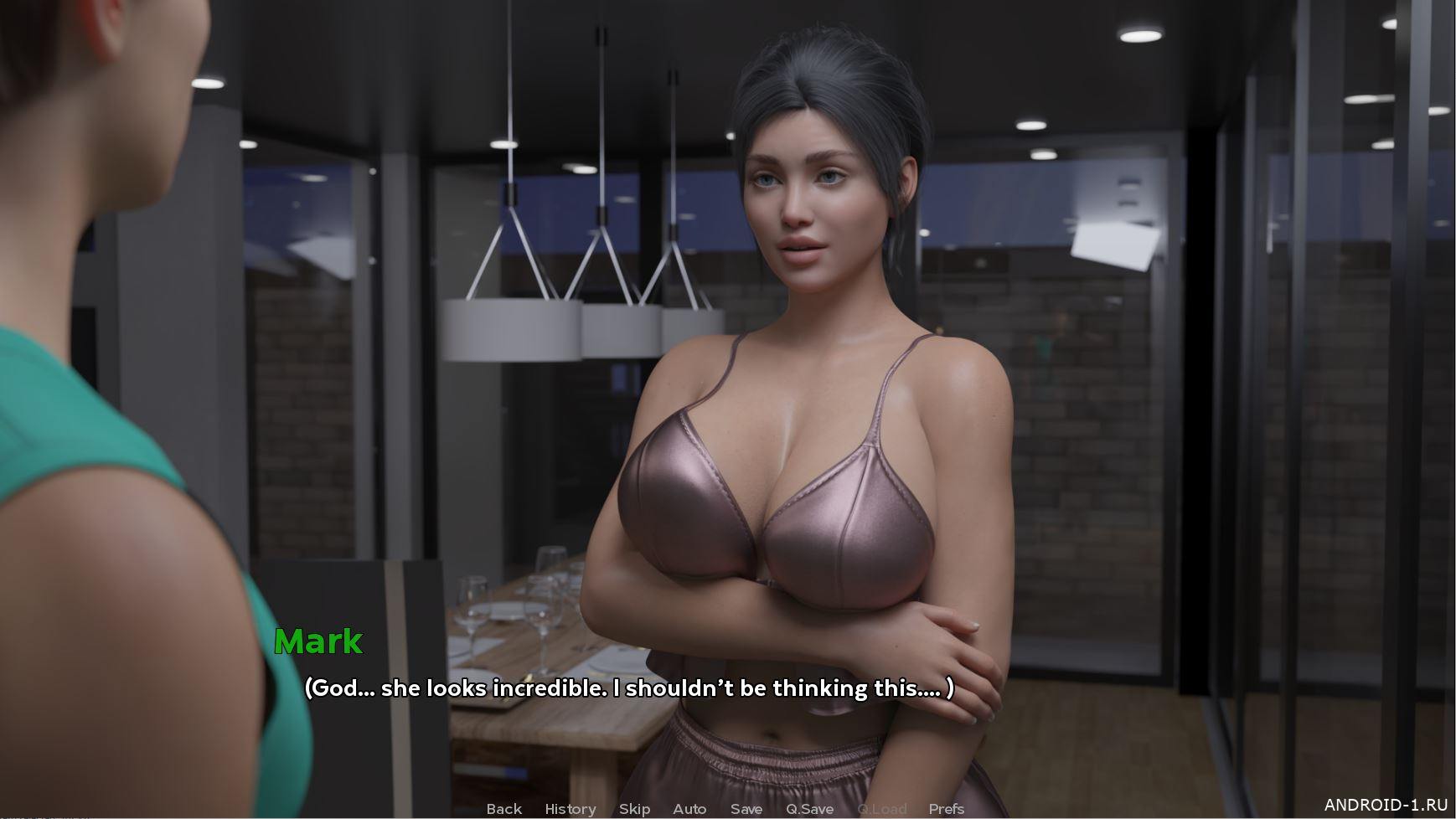Image resolution: width=1456 pixels, height=819 pixels.
Task: Open the Save menu
Action: point(746,808)
